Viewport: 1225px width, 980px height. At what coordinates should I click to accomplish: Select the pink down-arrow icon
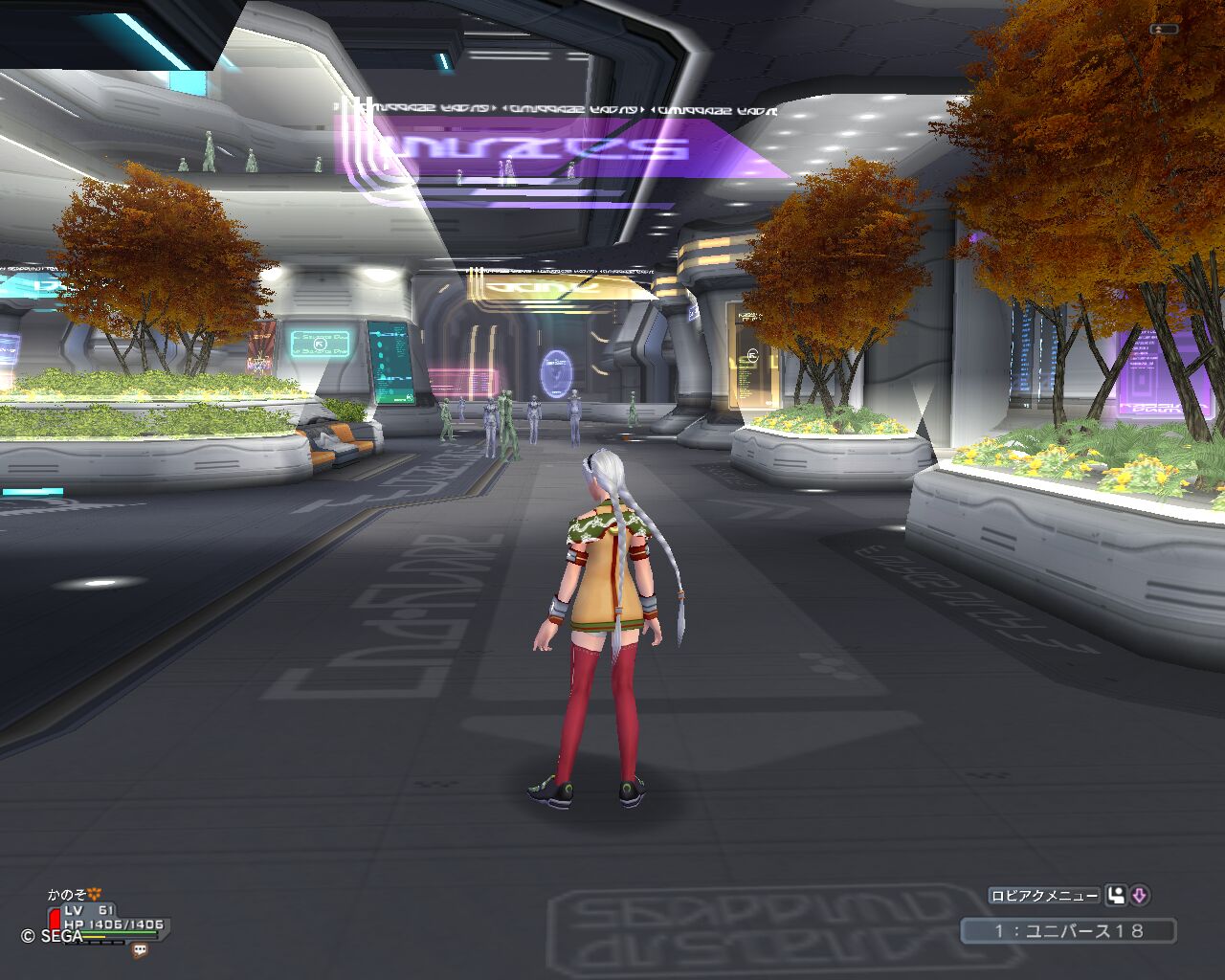pyautogui.click(x=1139, y=896)
